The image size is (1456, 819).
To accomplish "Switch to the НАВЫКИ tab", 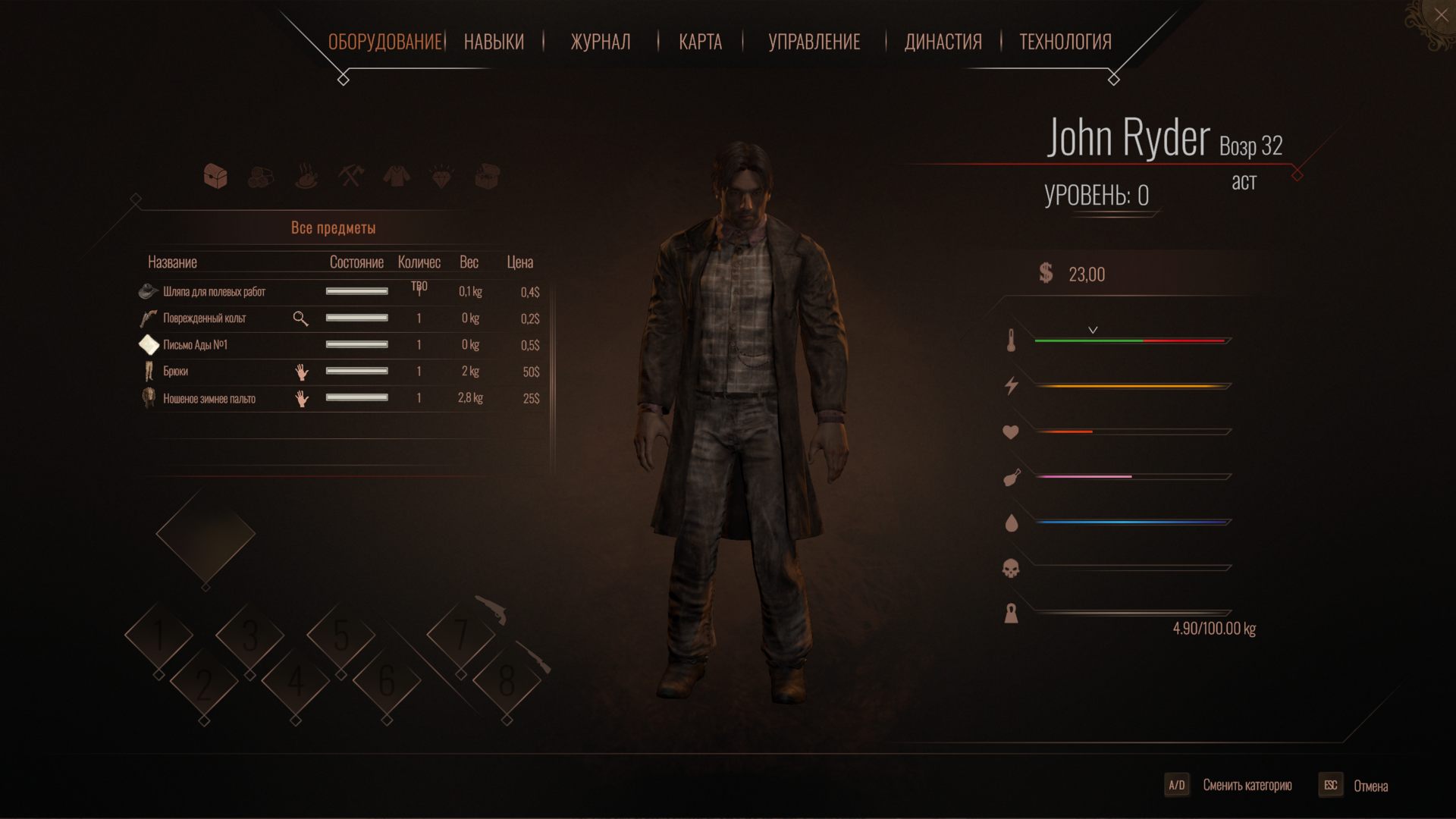I will click(x=494, y=42).
